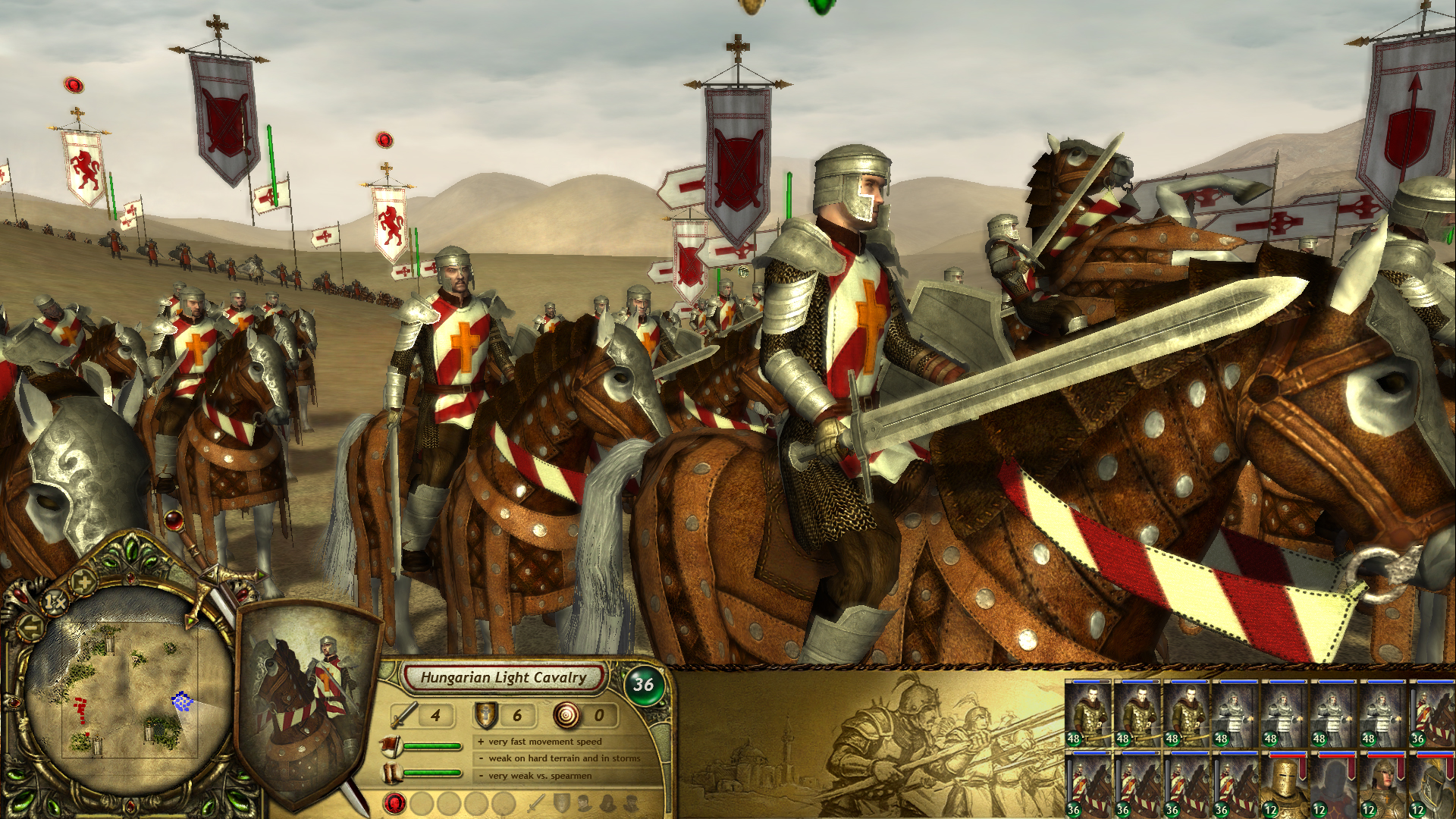Click the blue friendly formation on the minimap

tap(182, 701)
